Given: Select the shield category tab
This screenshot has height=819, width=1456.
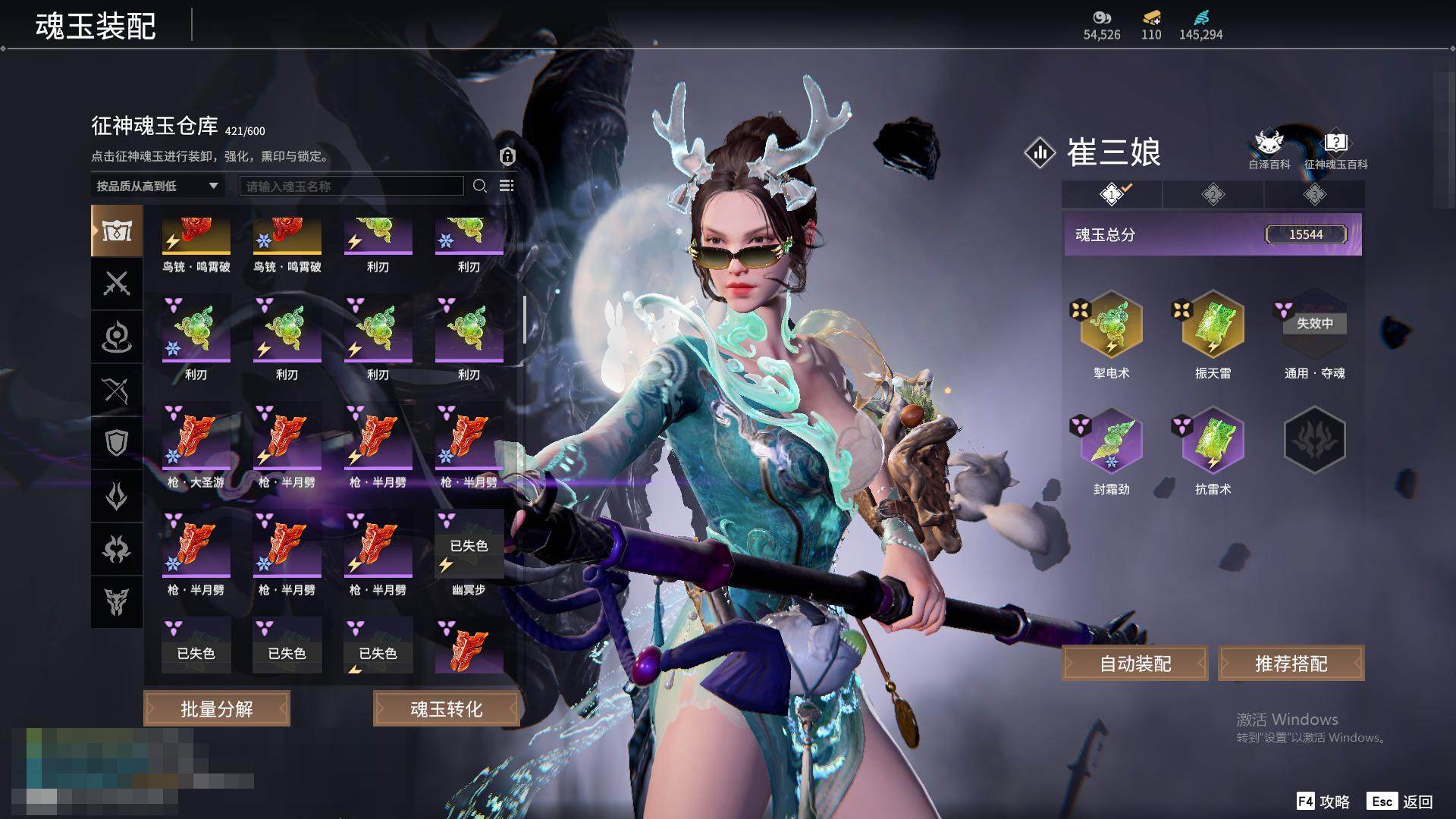Looking at the screenshot, I should point(117,443).
